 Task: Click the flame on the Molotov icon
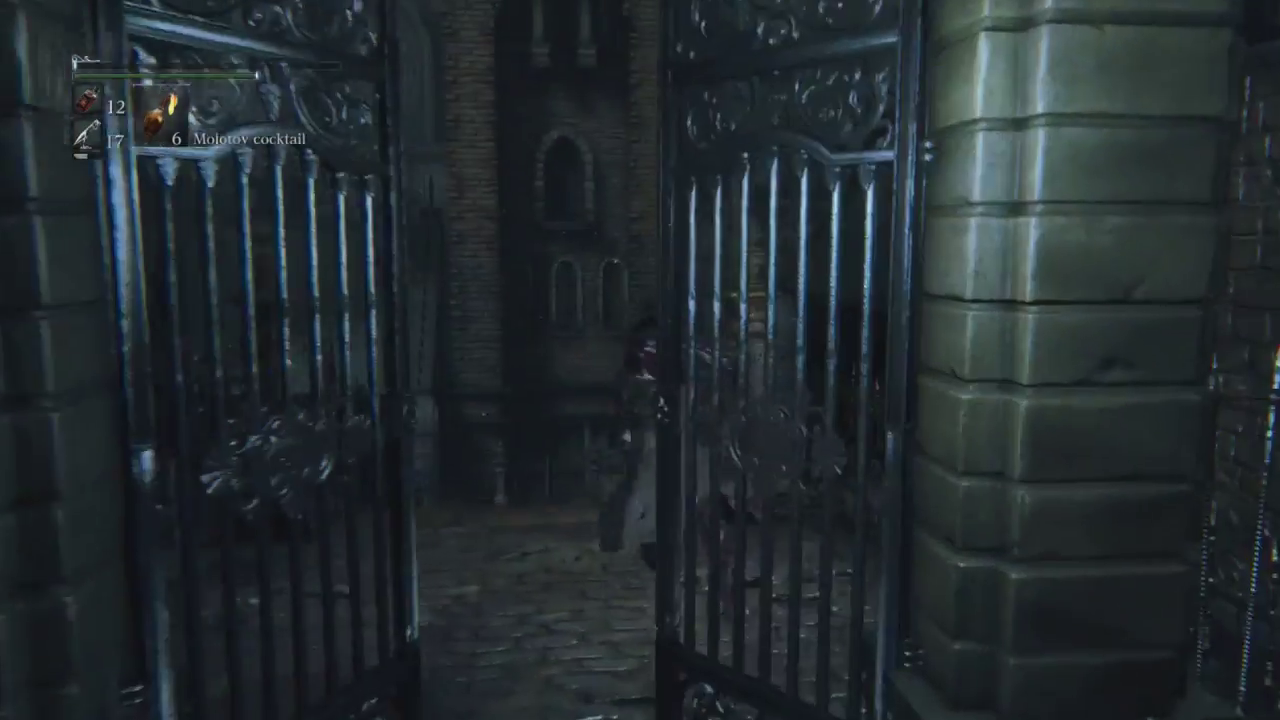tap(171, 103)
